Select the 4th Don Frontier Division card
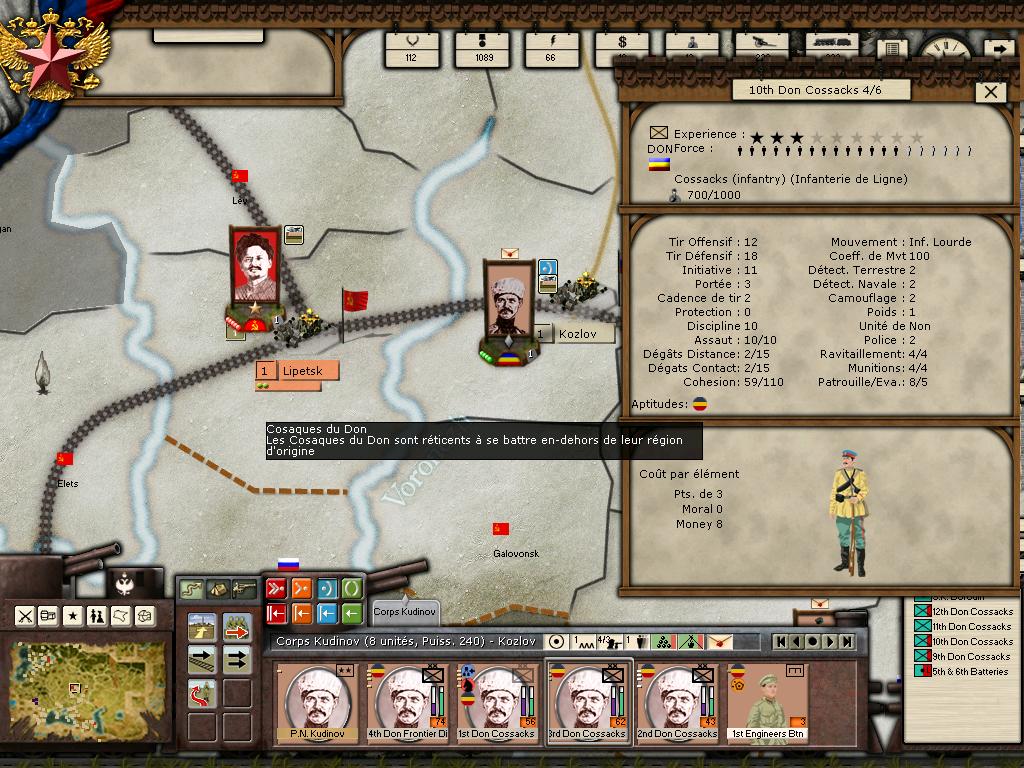Image resolution: width=1024 pixels, height=768 pixels. point(407,701)
